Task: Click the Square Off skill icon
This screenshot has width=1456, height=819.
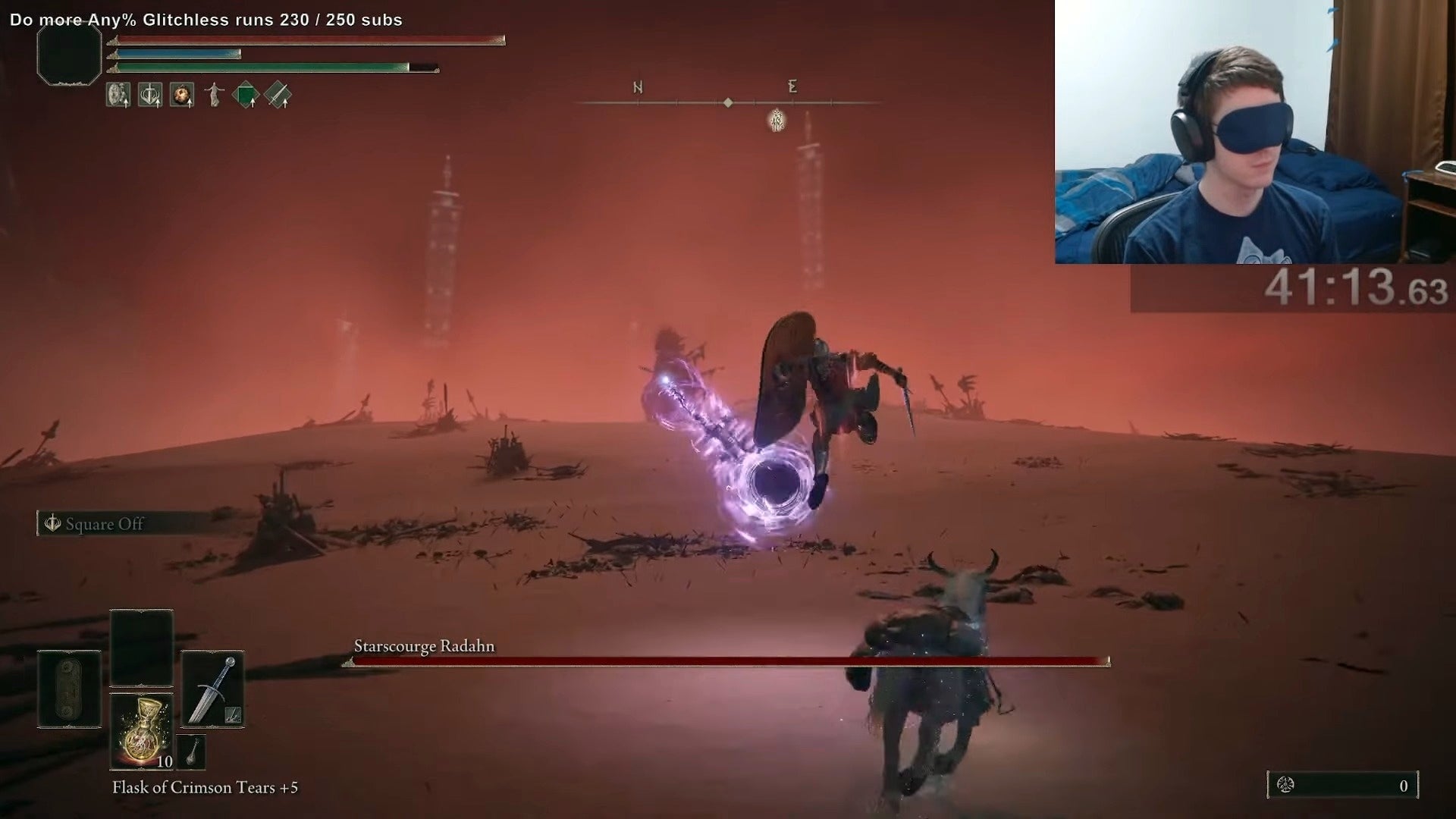Action: 52,523
